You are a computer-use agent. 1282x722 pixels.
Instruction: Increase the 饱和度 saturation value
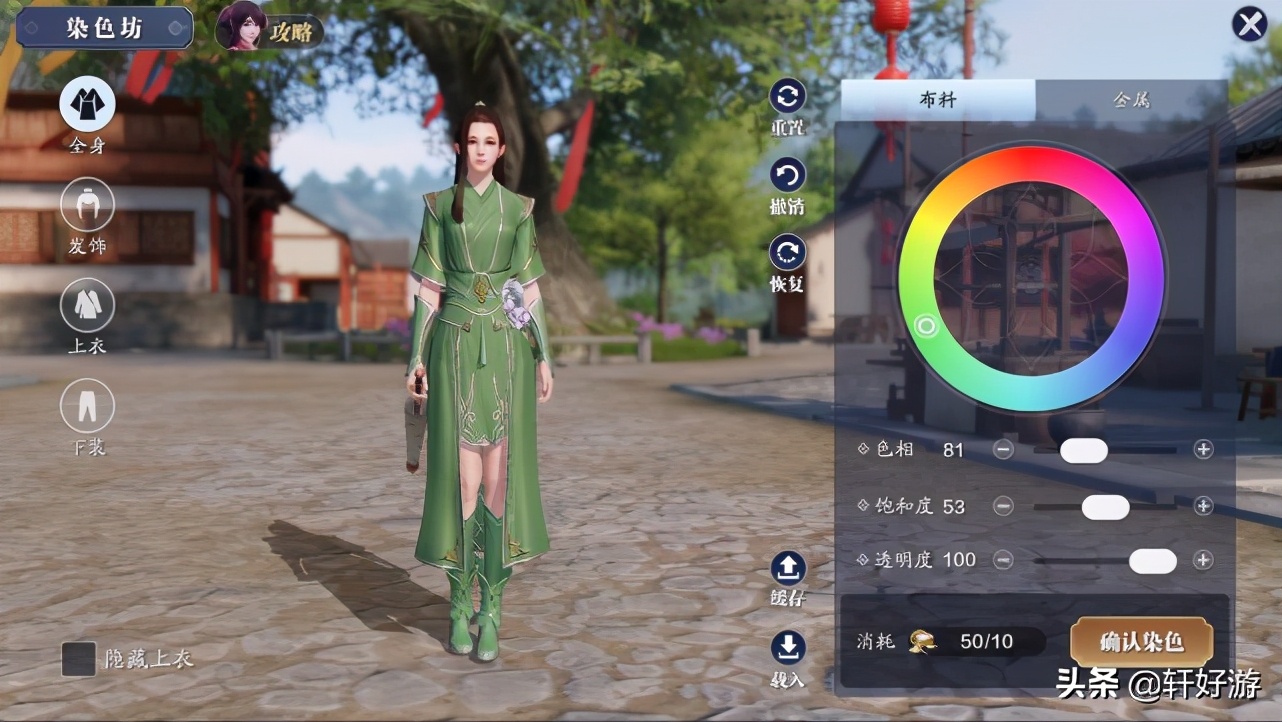point(1203,506)
